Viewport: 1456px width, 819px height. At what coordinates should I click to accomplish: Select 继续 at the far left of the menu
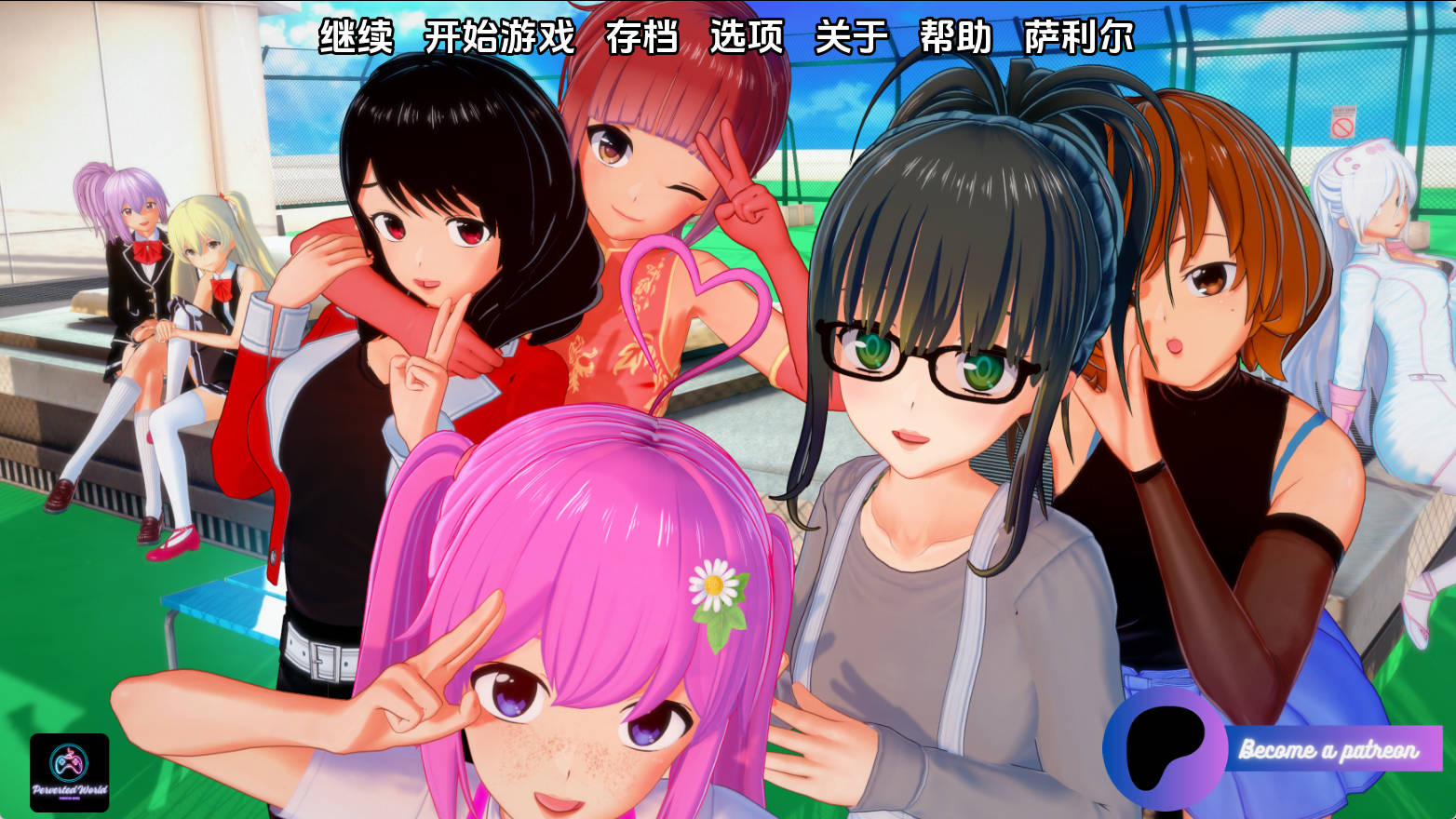[358, 39]
